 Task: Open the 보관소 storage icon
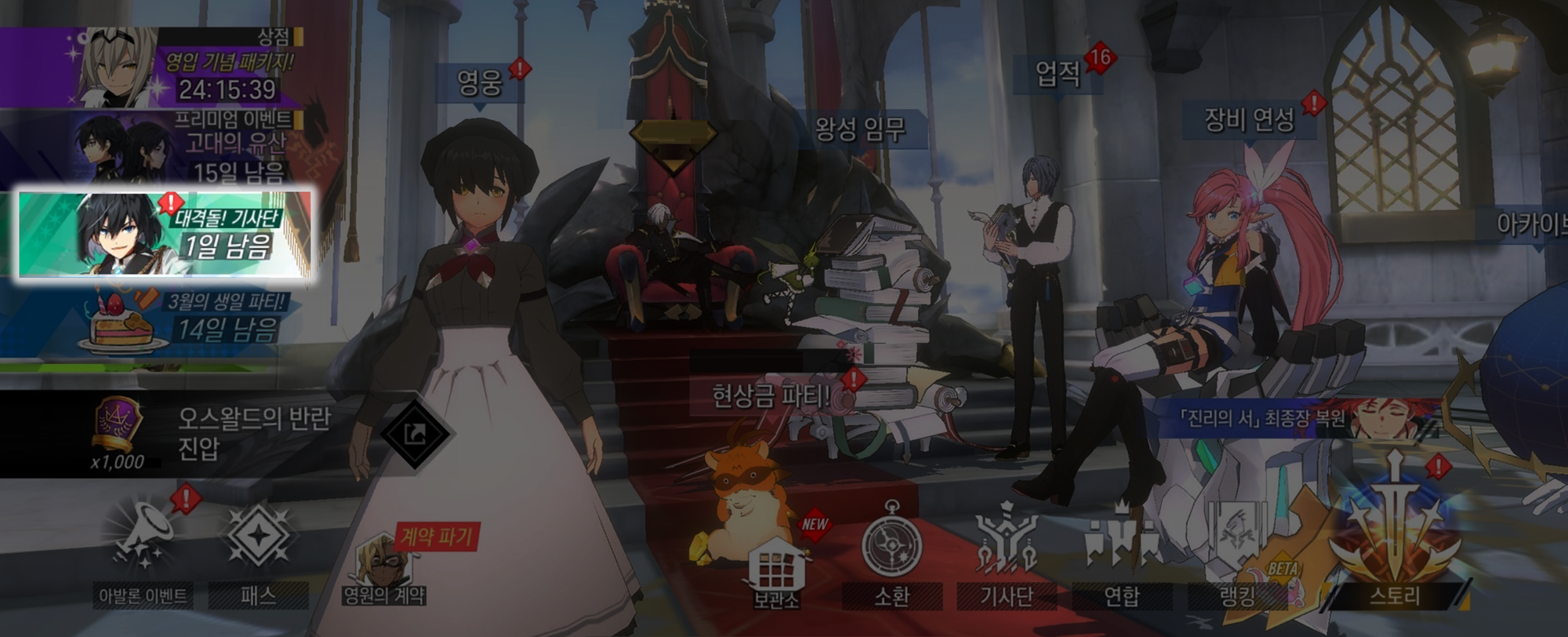coord(776,571)
